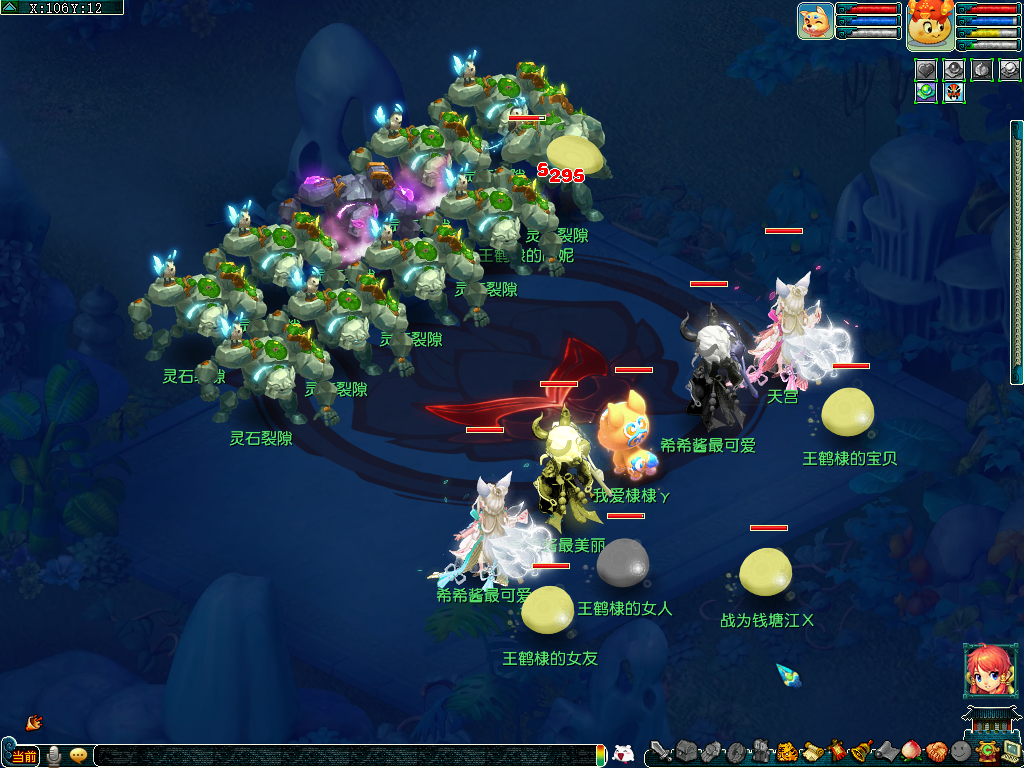Click the shiba dog pet portrait

815,21
